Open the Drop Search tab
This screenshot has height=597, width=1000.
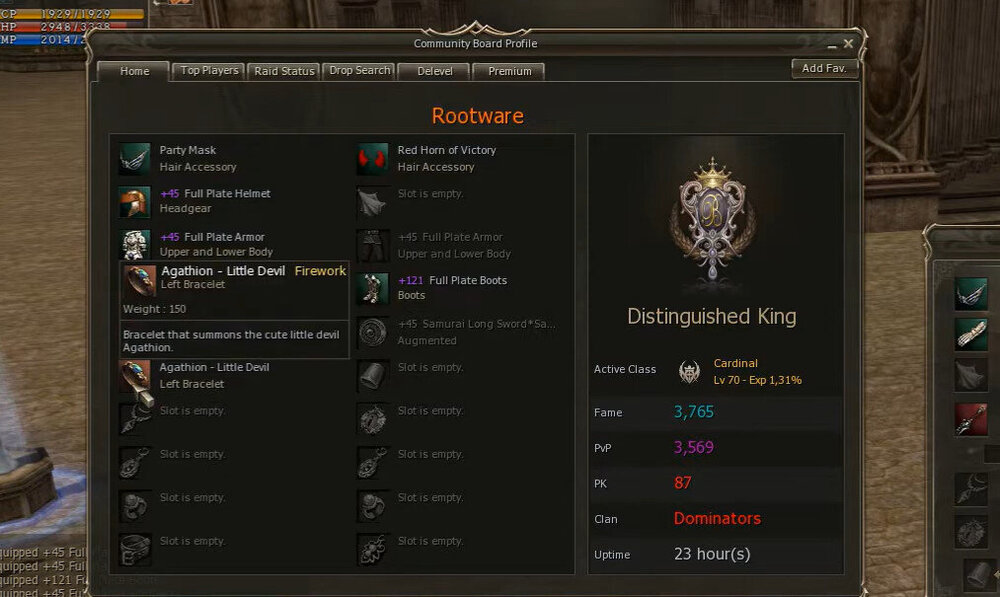click(359, 71)
